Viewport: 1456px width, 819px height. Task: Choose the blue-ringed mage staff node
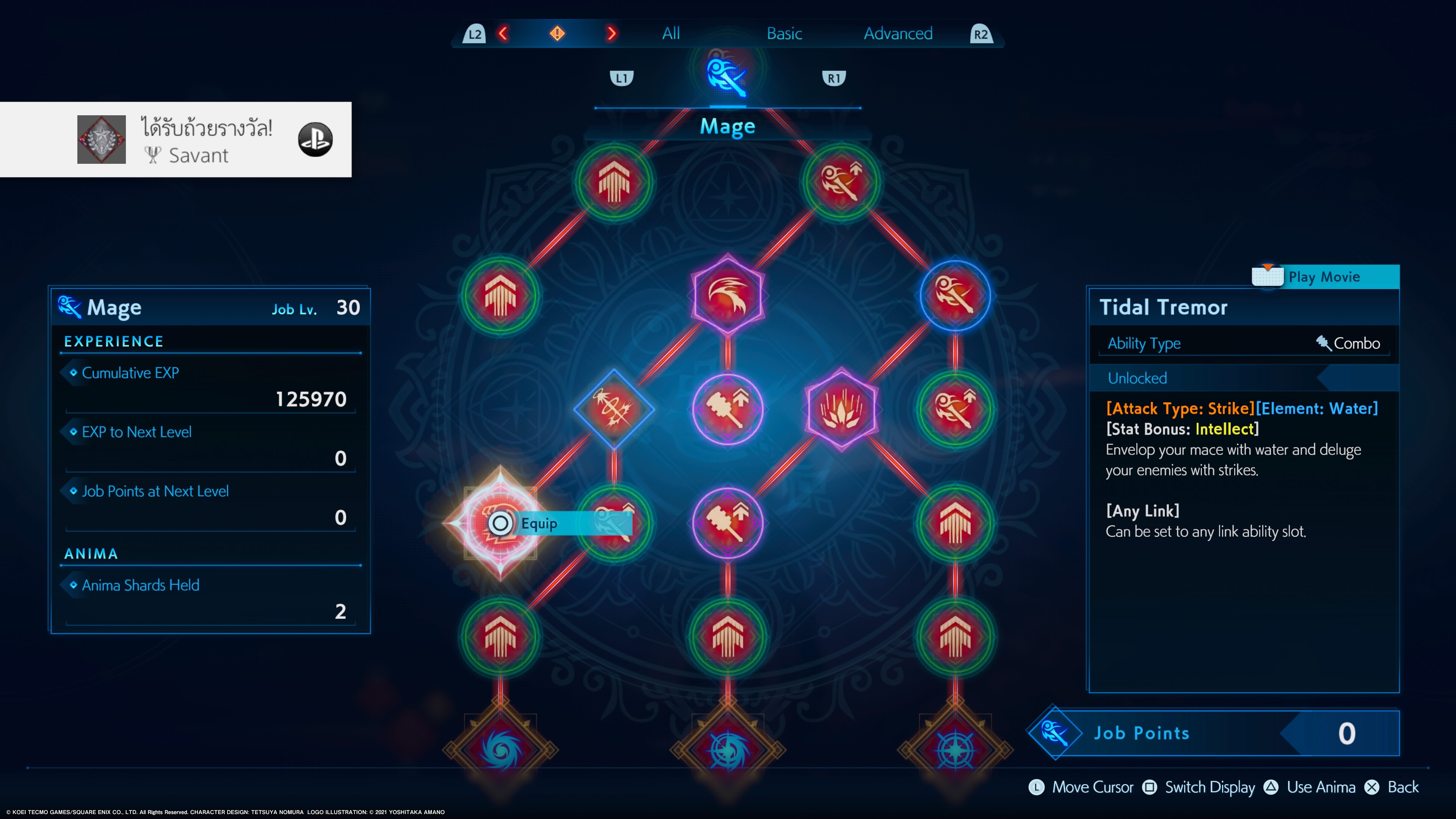click(955, 295)
